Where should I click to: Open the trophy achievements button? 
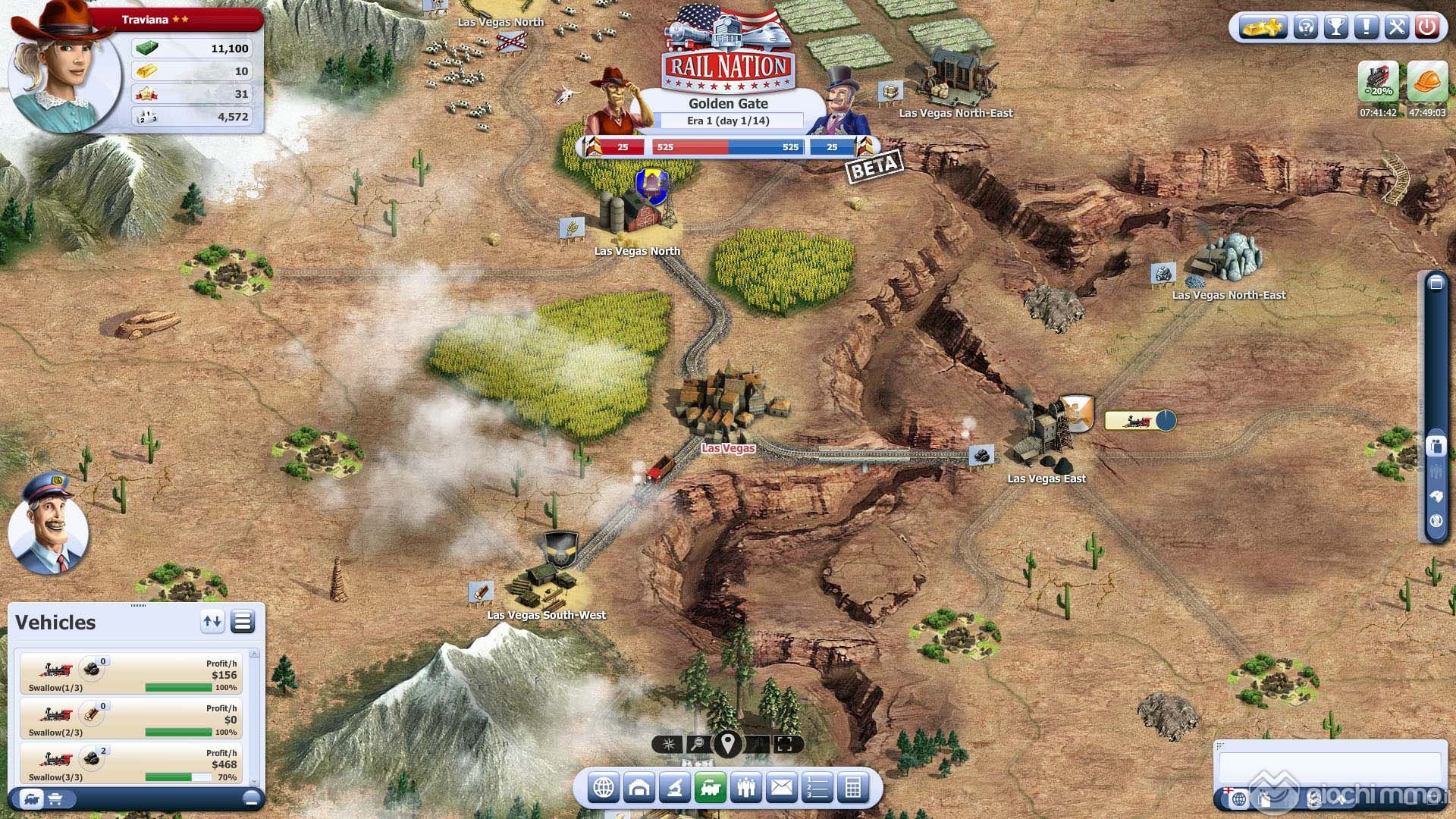[x=1336, y=28]
